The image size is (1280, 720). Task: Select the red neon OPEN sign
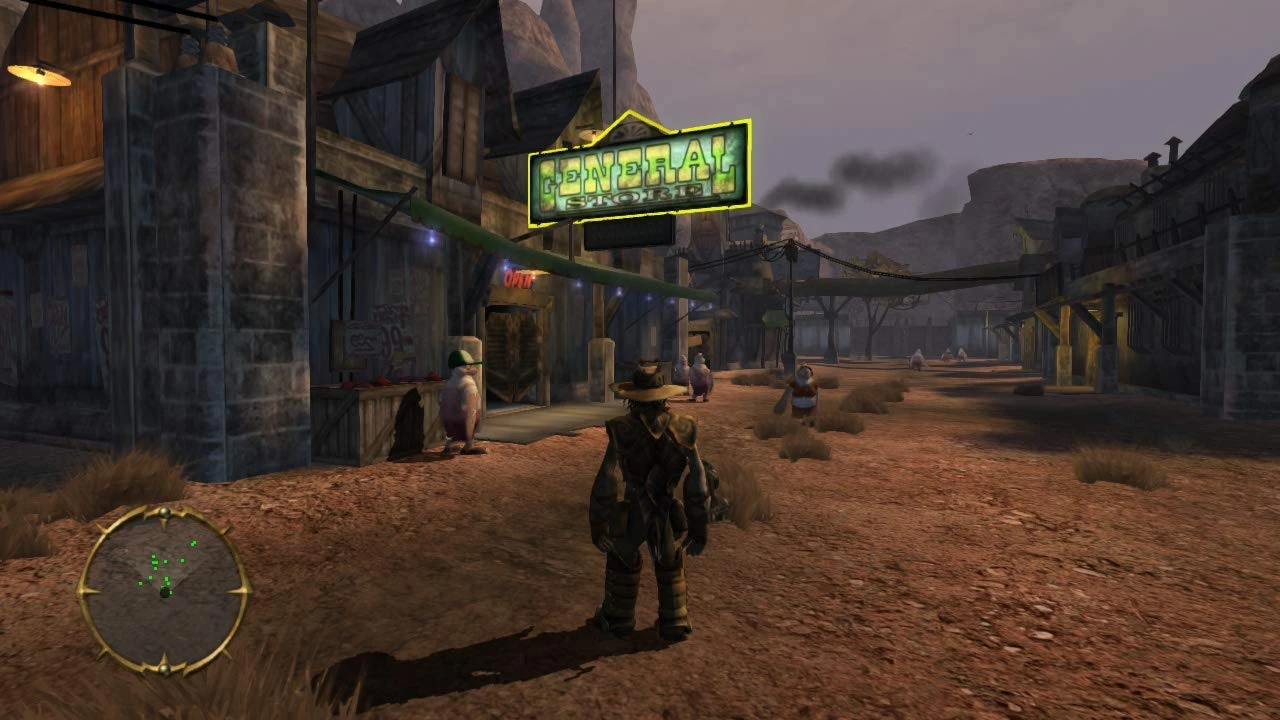pyautogui.click(x=519, y=278)
